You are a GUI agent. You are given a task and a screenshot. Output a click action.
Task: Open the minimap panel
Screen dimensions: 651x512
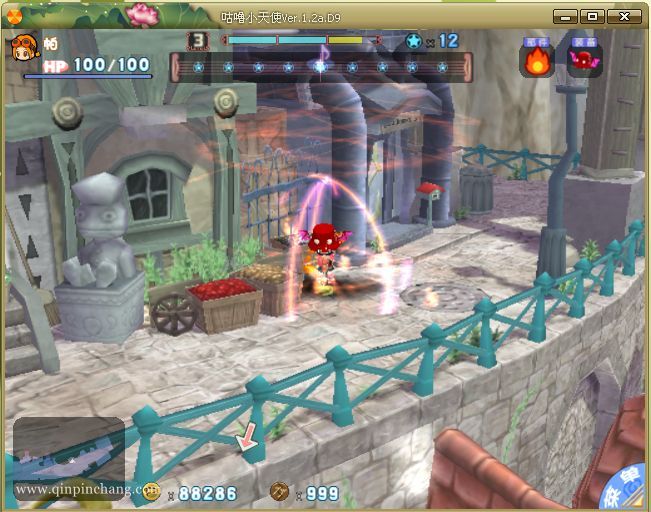(69, 455)
